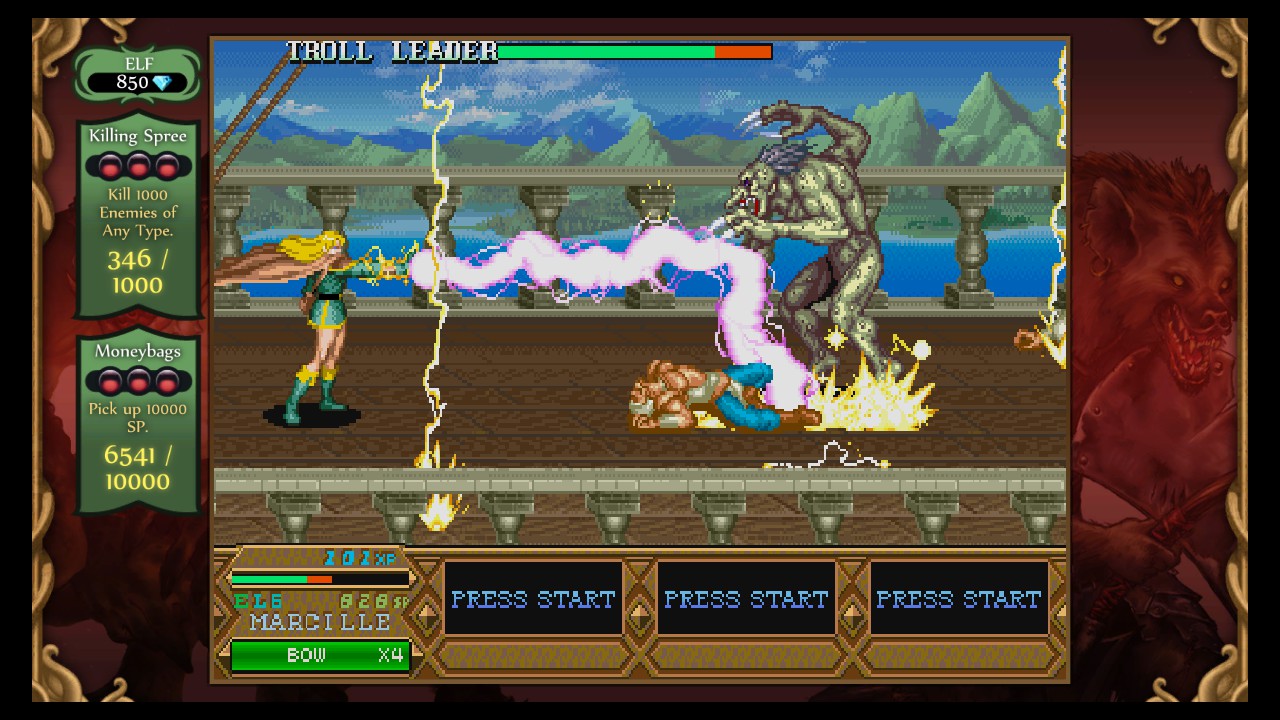Select the Moneybags challenge panel
Screen dimensions: 1280x720
138,422
